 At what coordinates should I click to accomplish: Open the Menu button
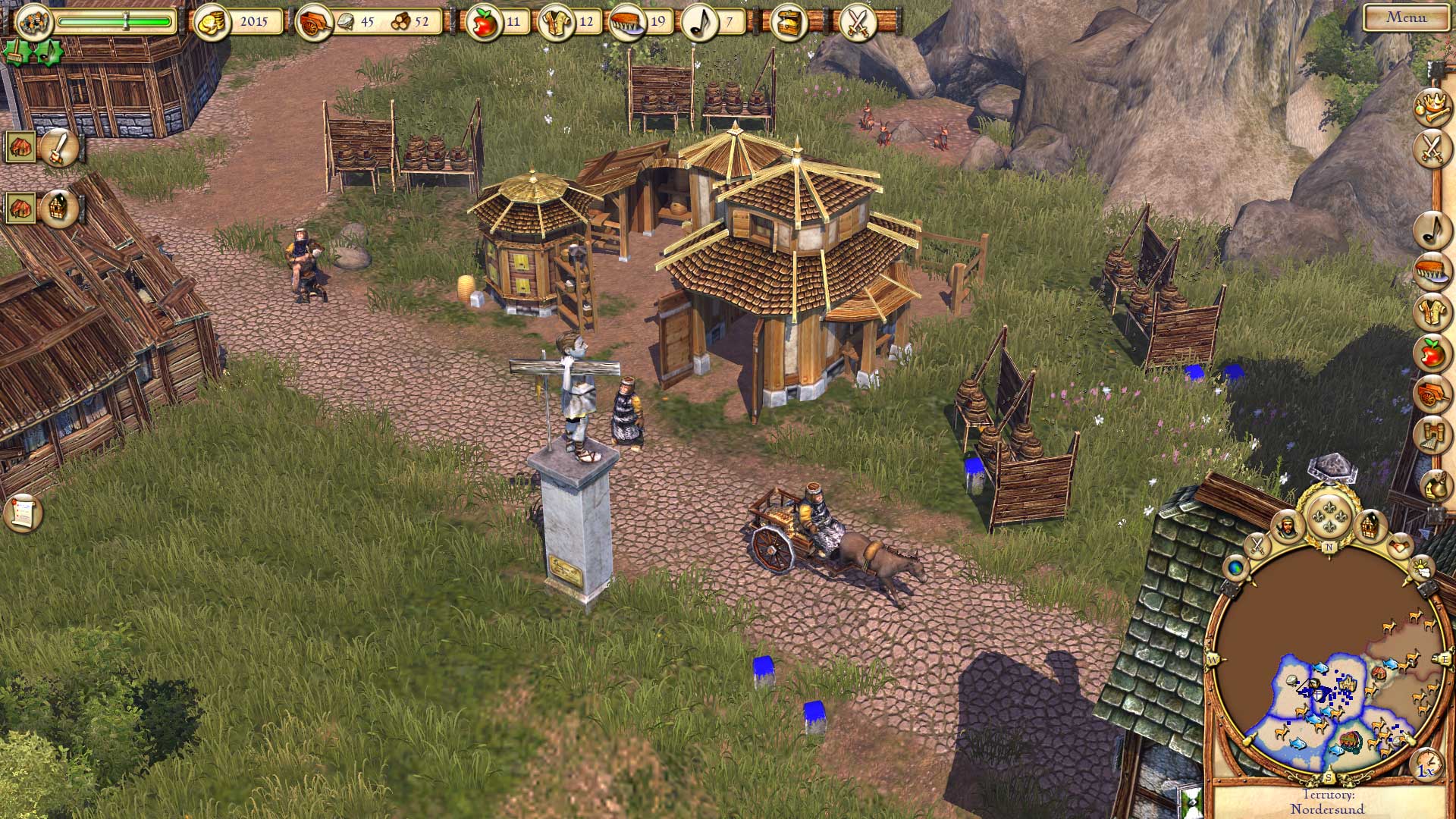point(1406,18)
